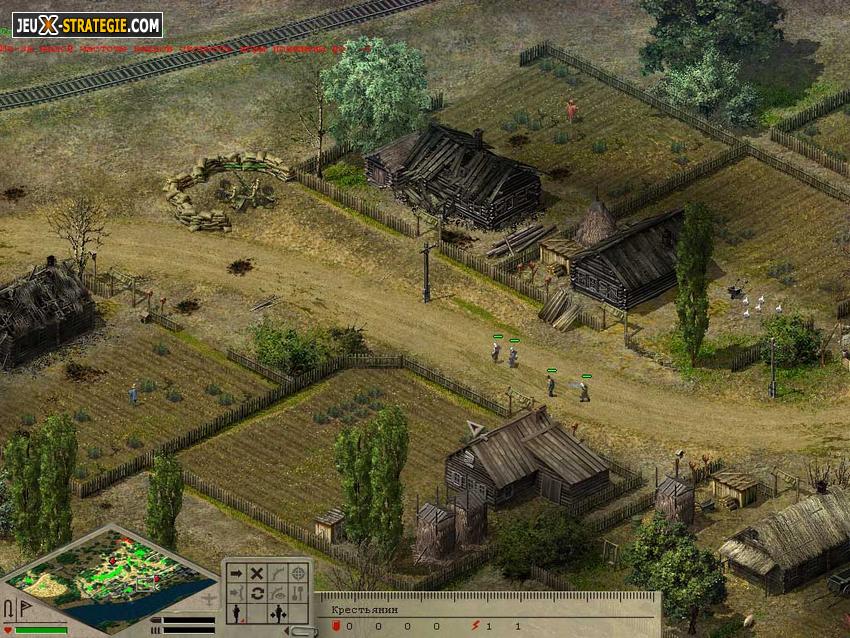Viewport: 850px width, 638px height.
Task: Activate the X stop command
Action: point(257,573)
